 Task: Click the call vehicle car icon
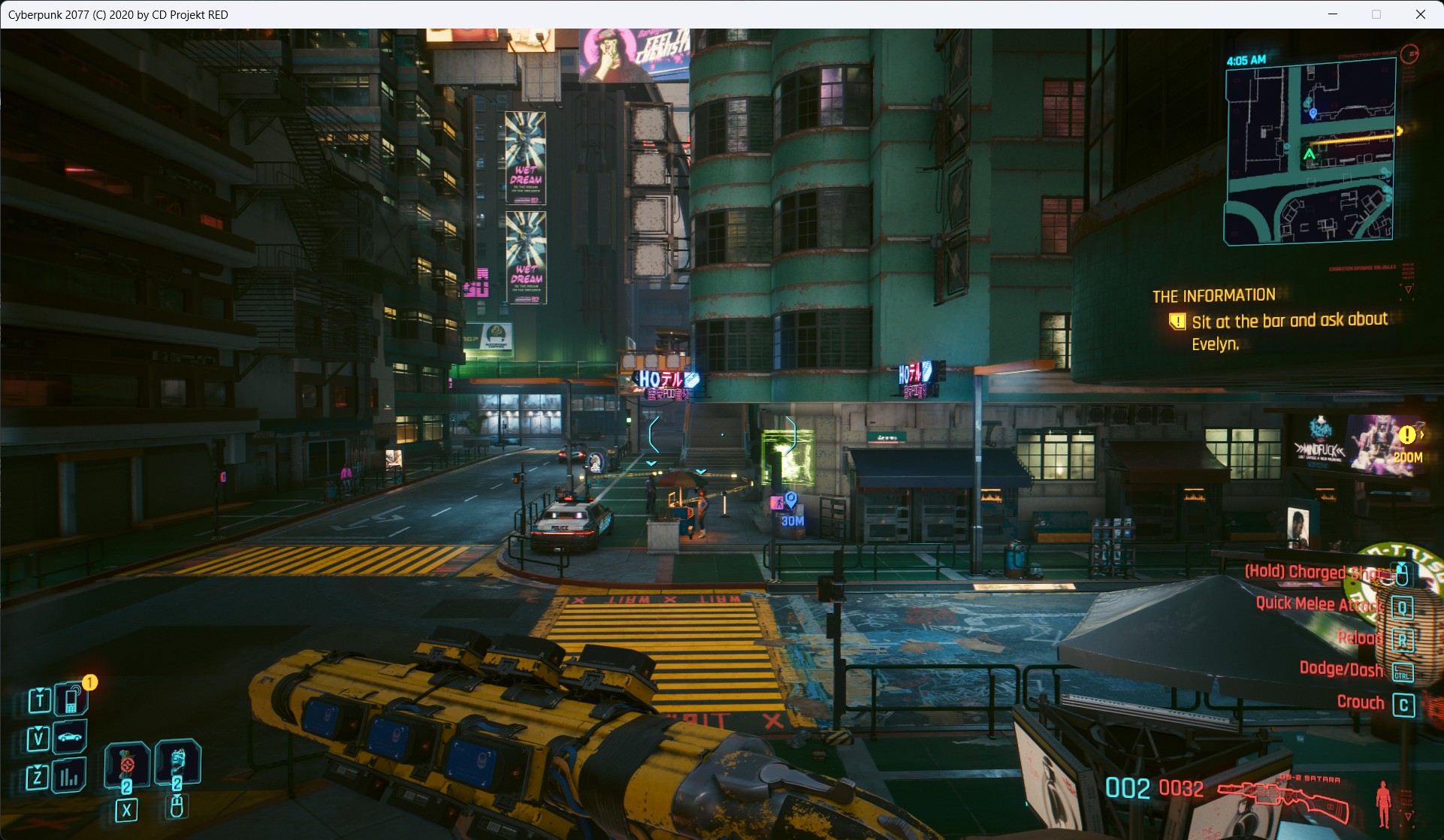point(70,737)
